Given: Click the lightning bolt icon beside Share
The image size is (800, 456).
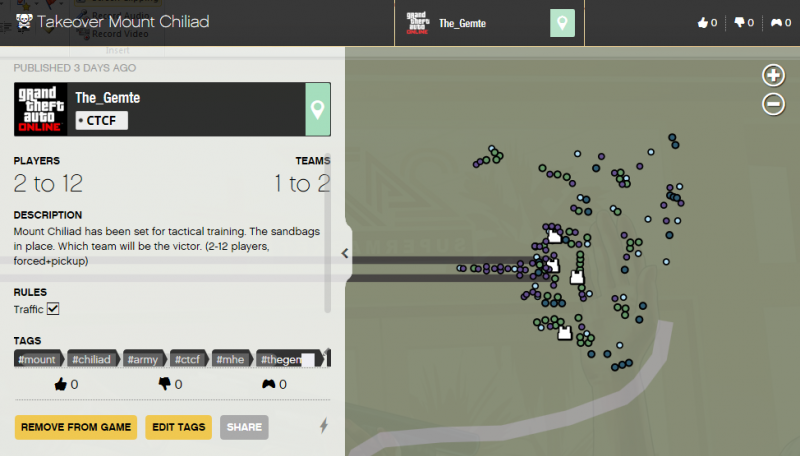Looking at the screenshot, I should pyautogui.click(x=323, y=426).
